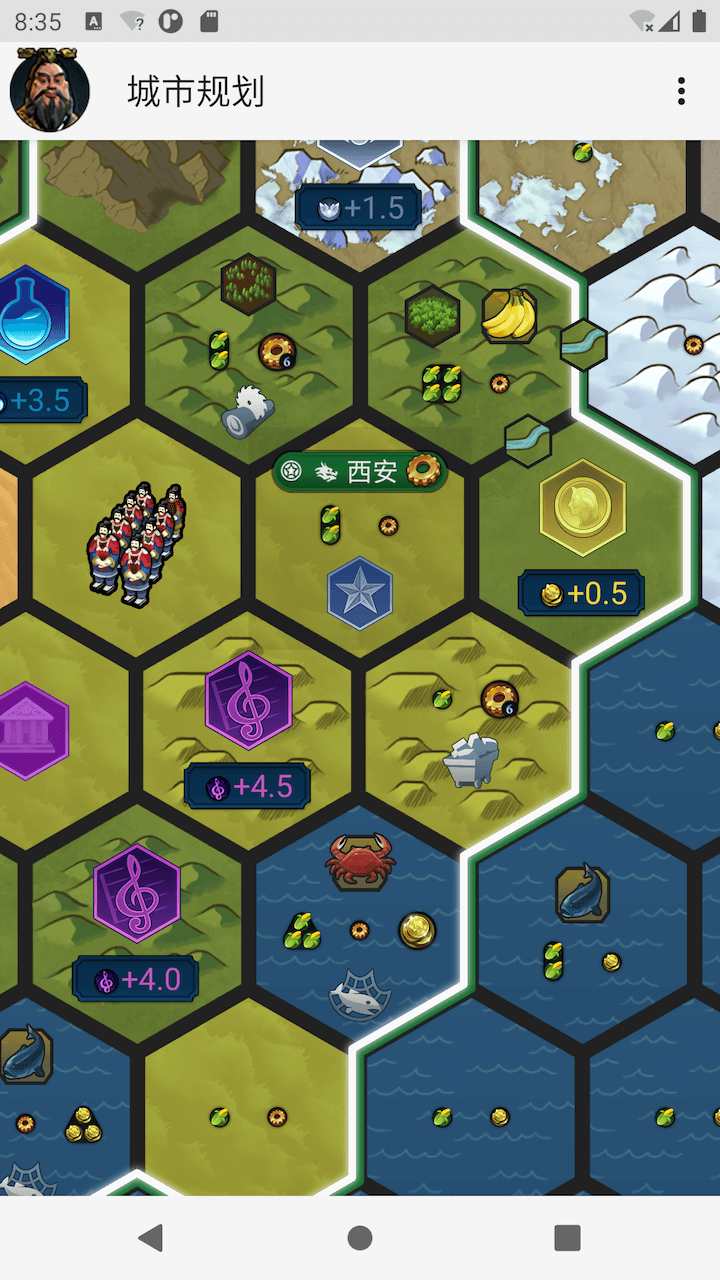Screen dimensions: 720x1280
Task: Select the banana resource tile
Action: (509, 315)
